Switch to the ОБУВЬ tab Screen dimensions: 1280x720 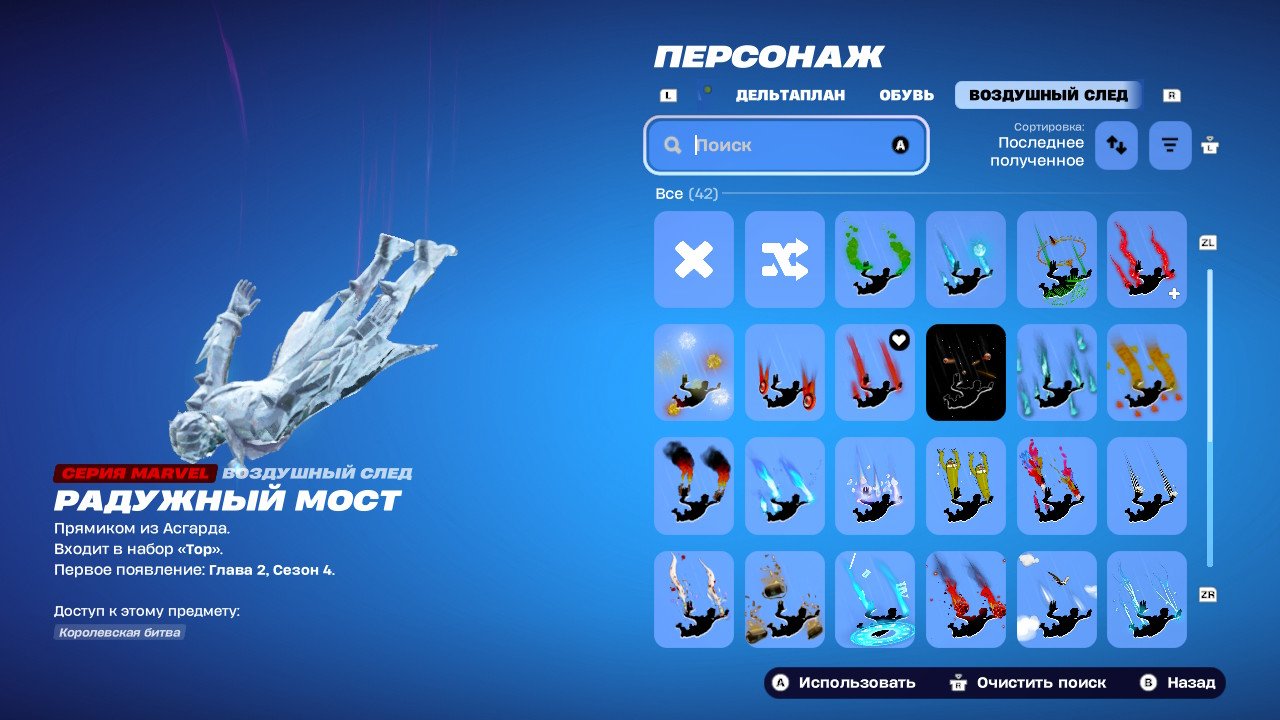pyautogui.click(x=906, y=95)
